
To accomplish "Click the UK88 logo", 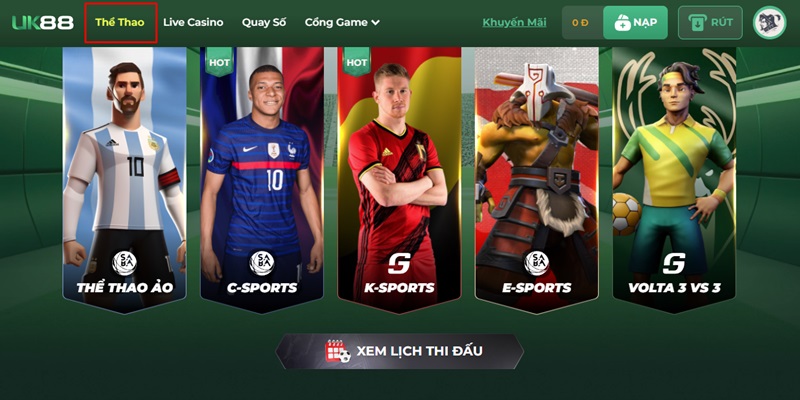I will pos(42,22).
